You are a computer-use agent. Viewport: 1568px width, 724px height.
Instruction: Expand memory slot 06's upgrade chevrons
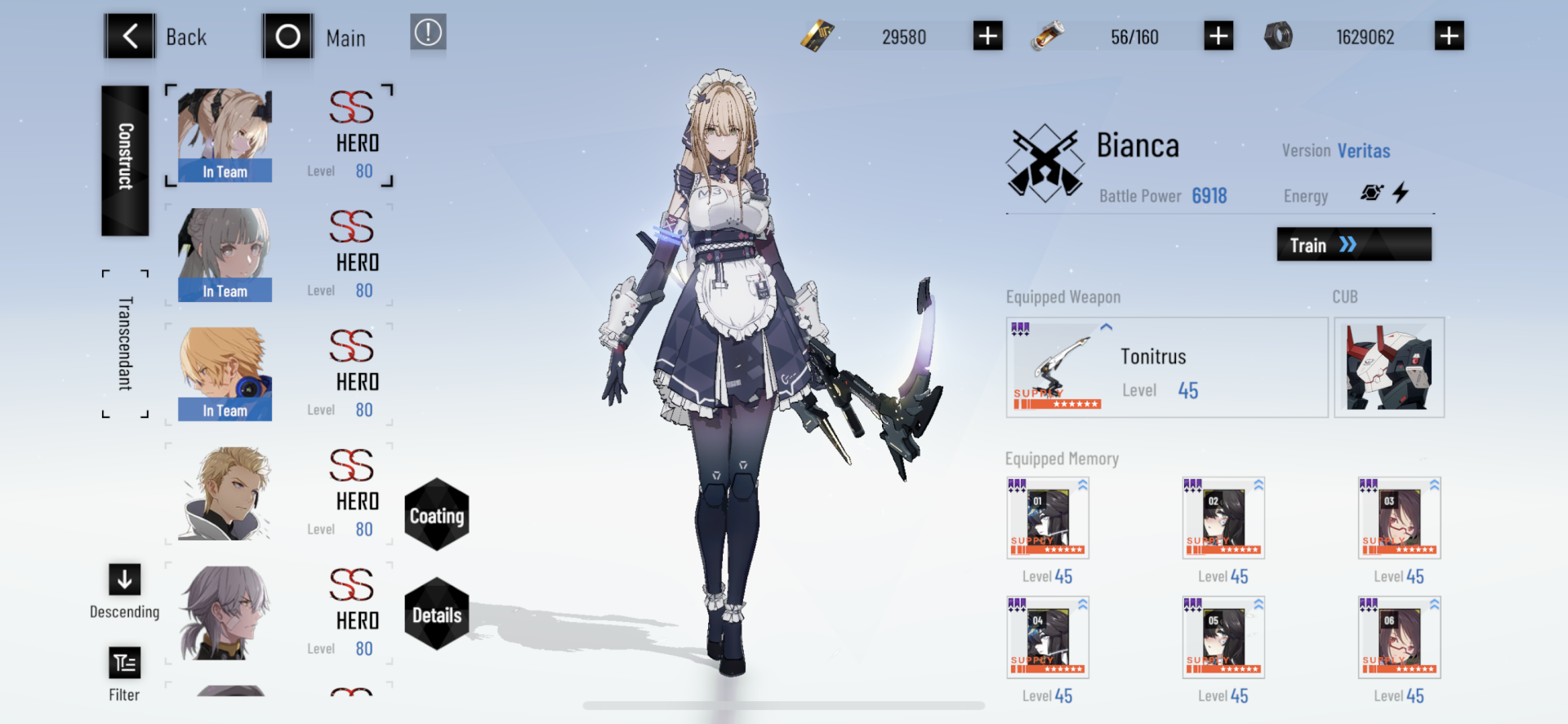(1437, 602)
